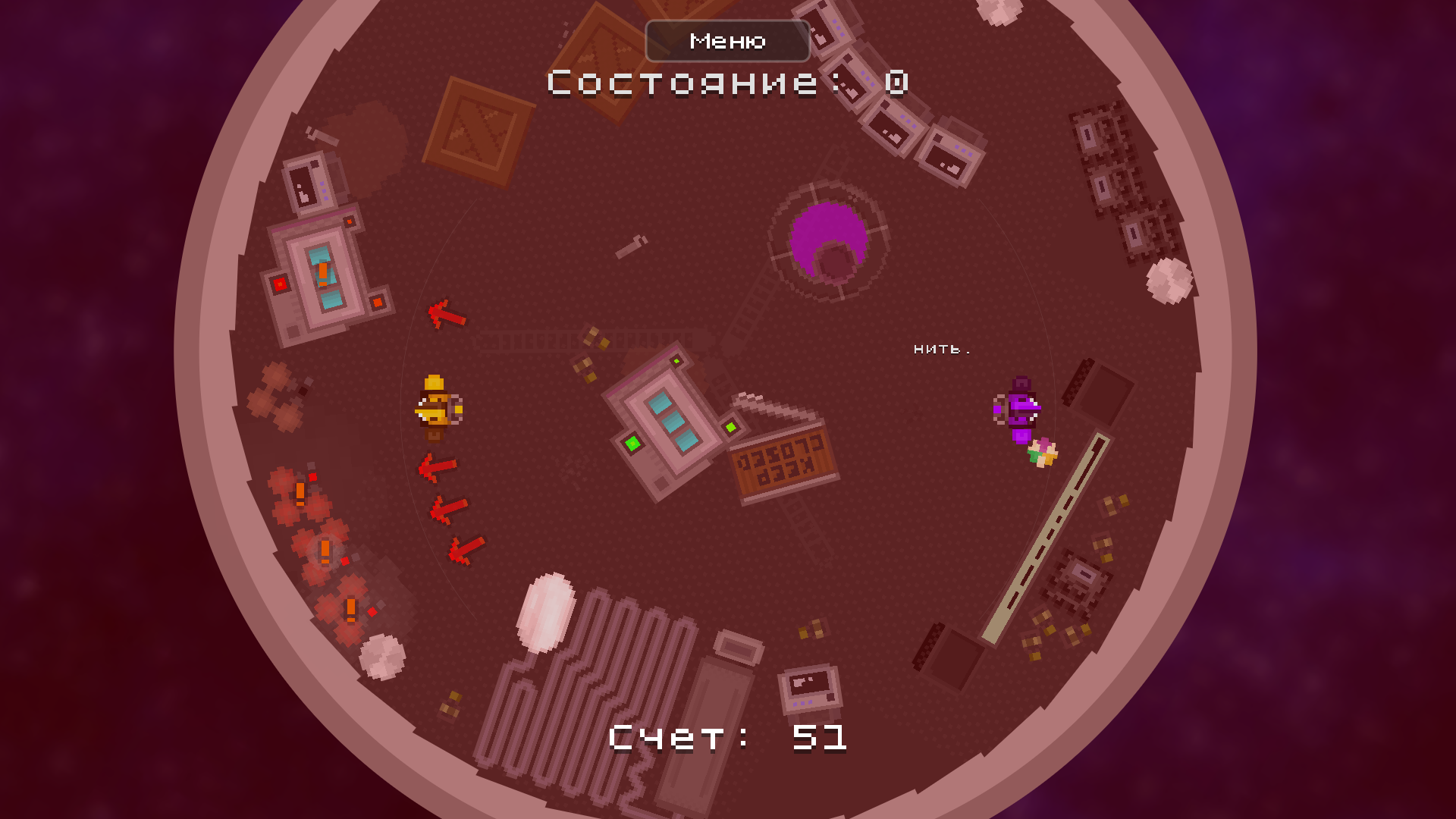
Task: Open the Меню button at top
Action: click(x=726, y=40)
